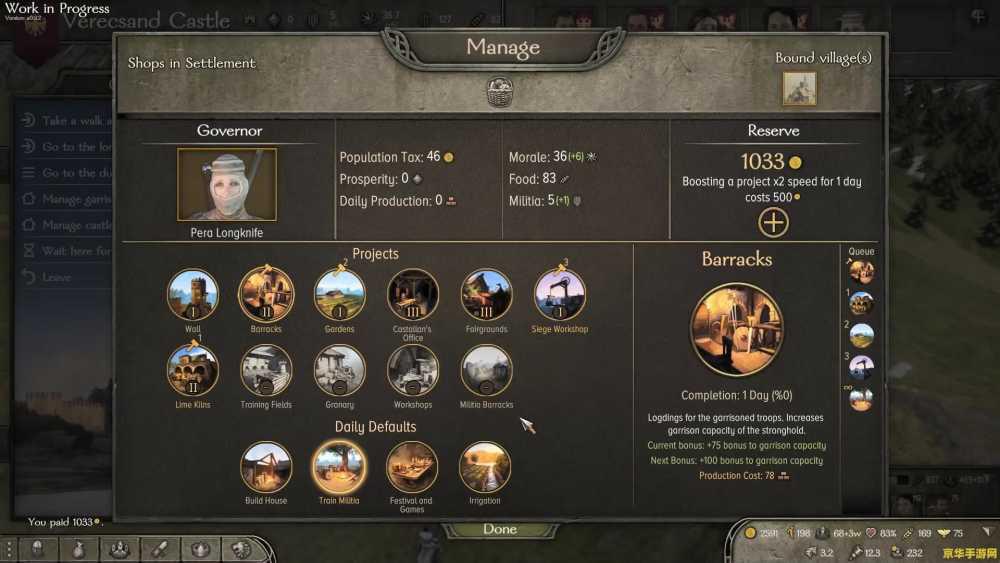1000x563 pixels.
Task: Click the Done button
Action: (500, 529)
